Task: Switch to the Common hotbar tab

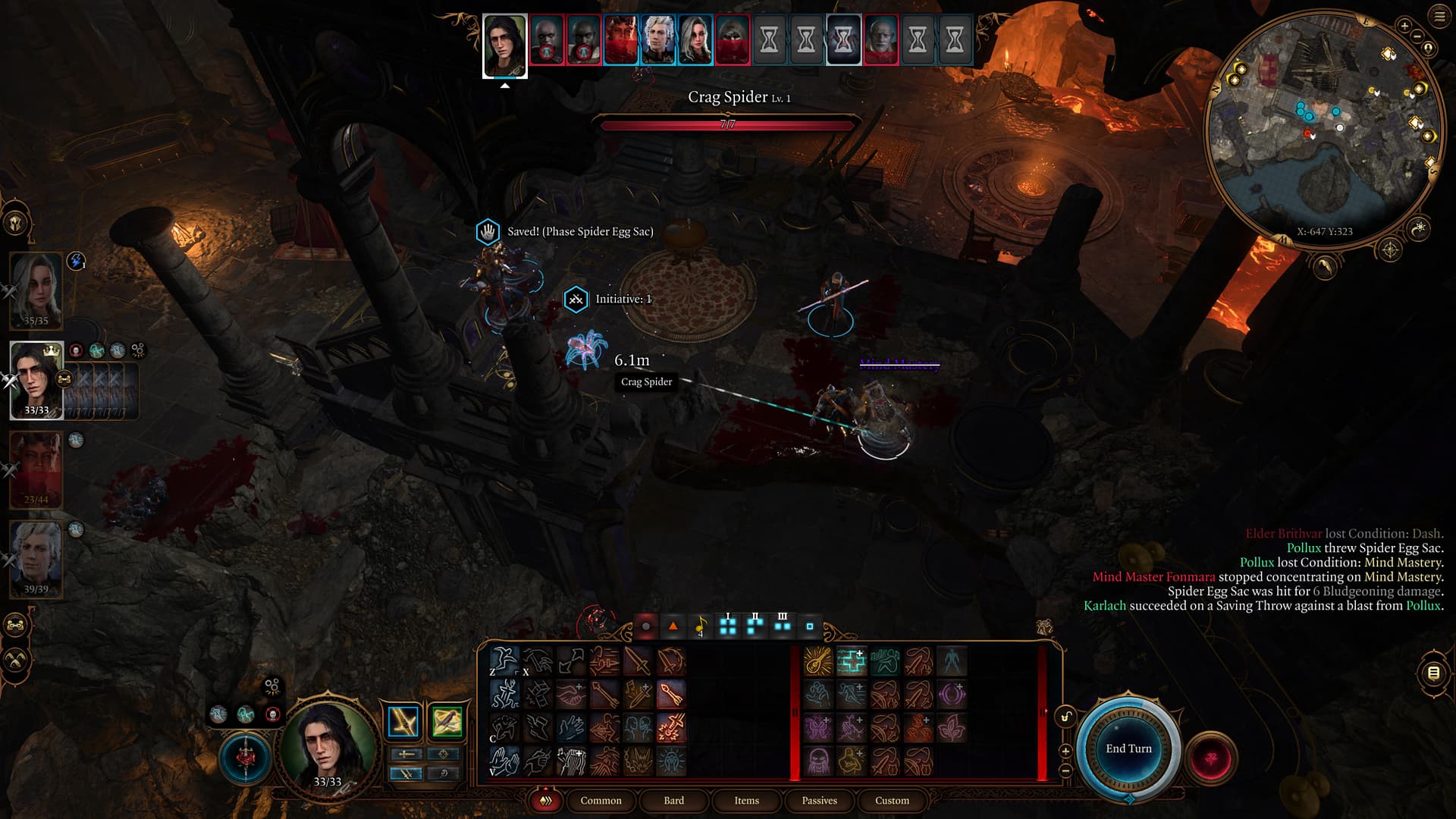Action: pos(601,800)
